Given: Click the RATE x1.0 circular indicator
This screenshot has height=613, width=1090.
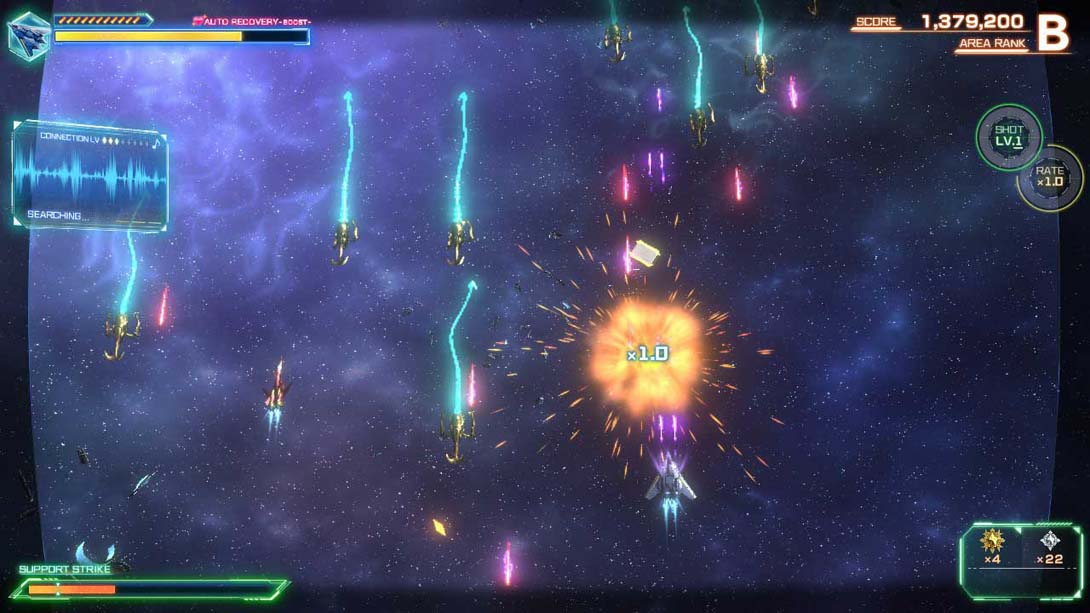Looking at the screenshot, I should coord(1049,178).
